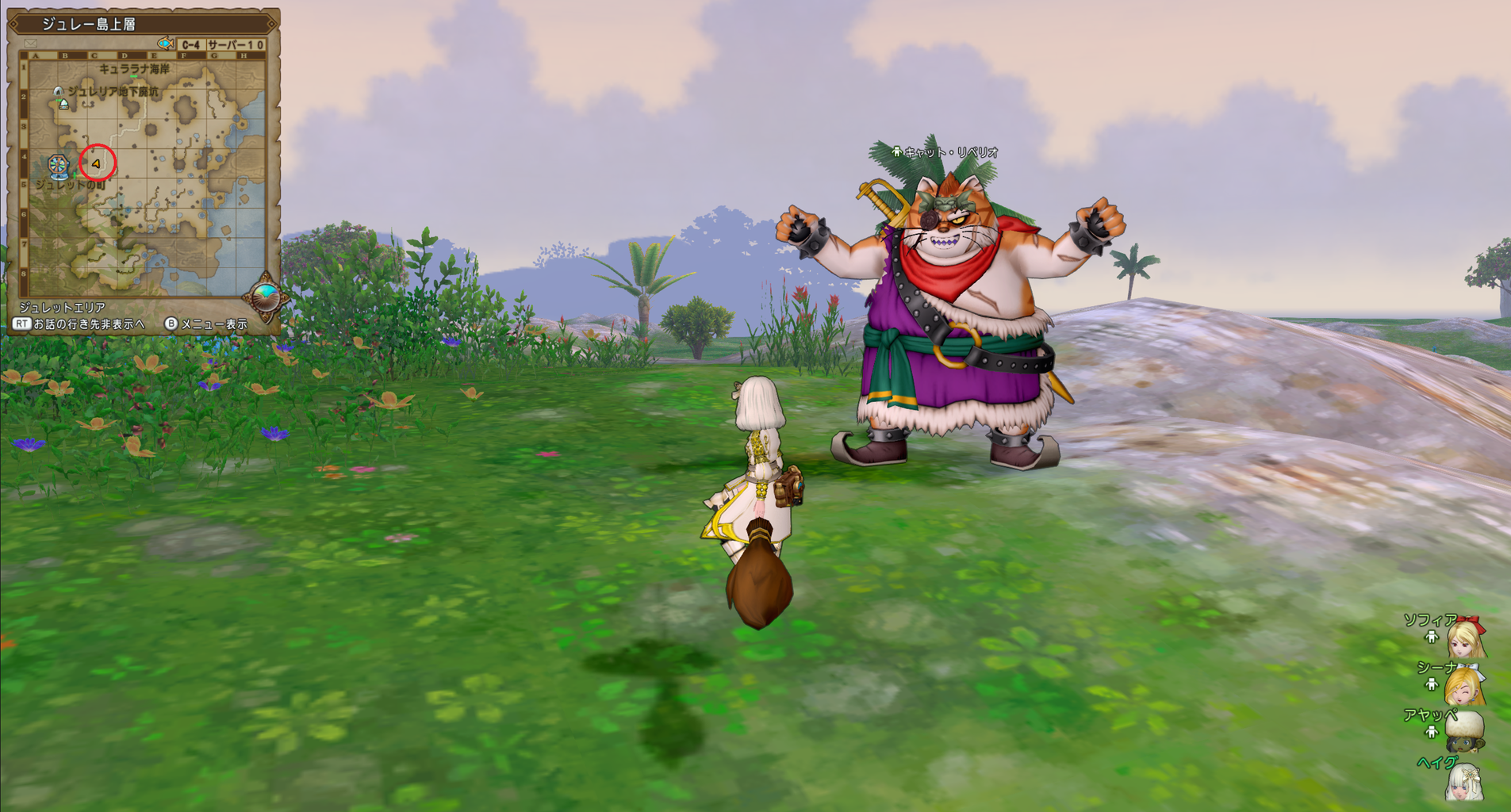Screen dimensions: 1511x812
Task: Click the ジュレットエリア area label
Action: [x=62, y=306]
